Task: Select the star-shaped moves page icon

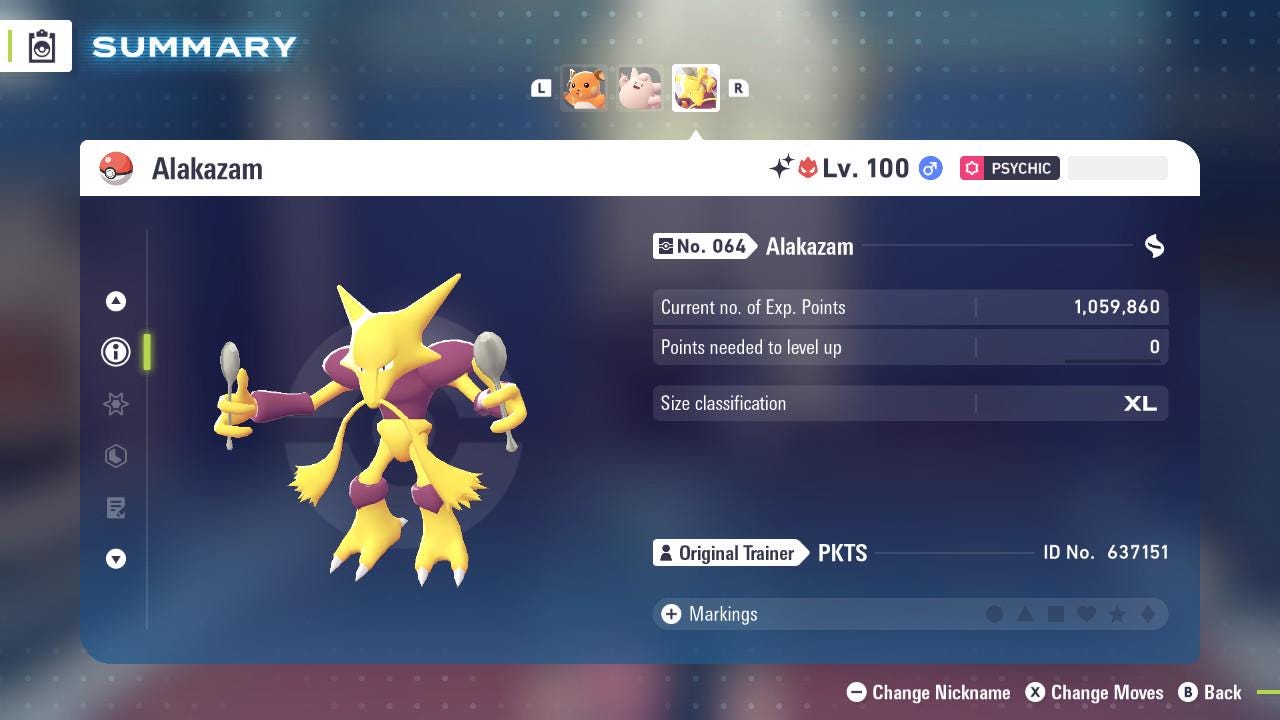Action: 116,404
